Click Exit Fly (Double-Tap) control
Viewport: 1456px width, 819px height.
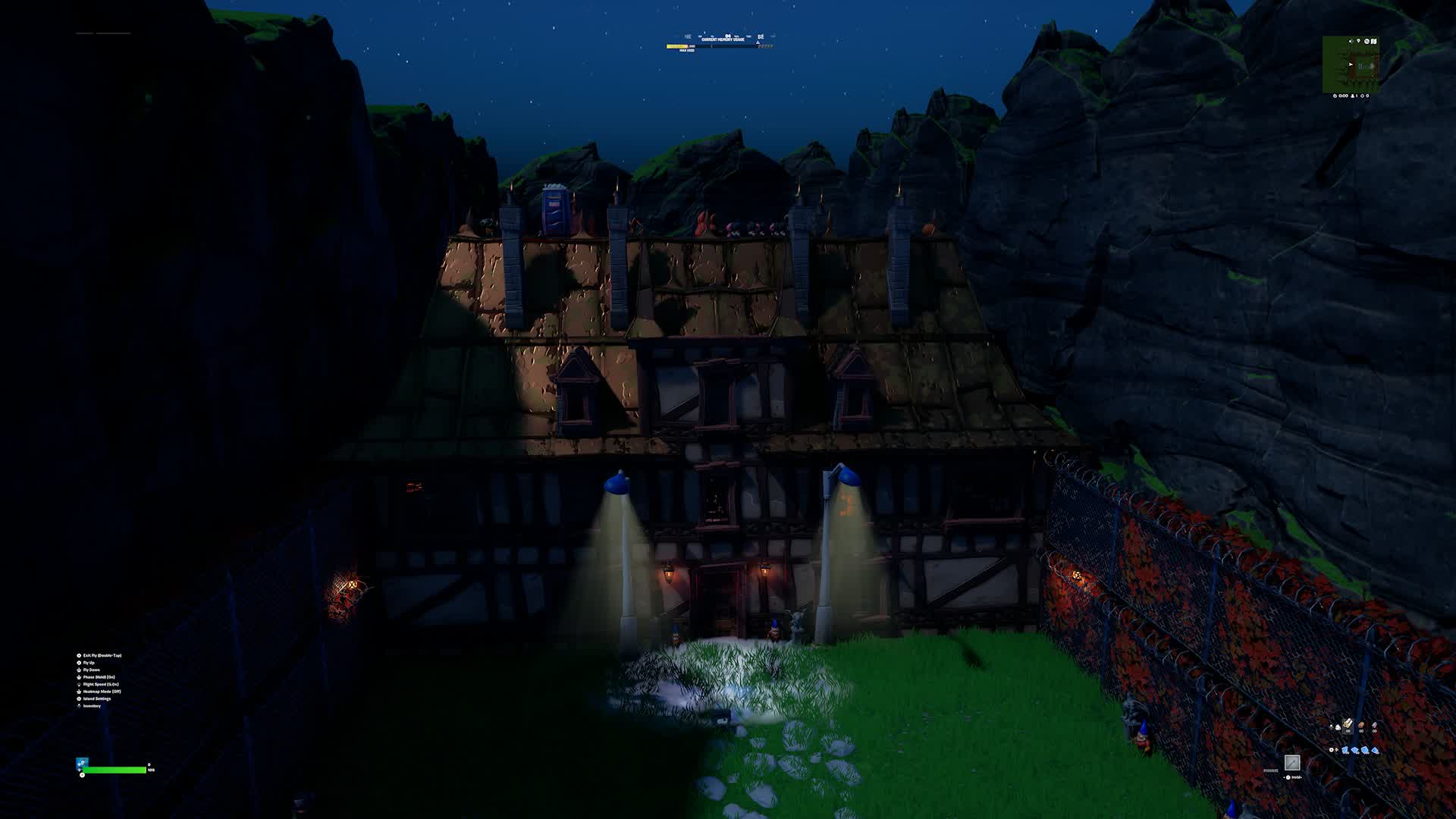click(102, 655)
